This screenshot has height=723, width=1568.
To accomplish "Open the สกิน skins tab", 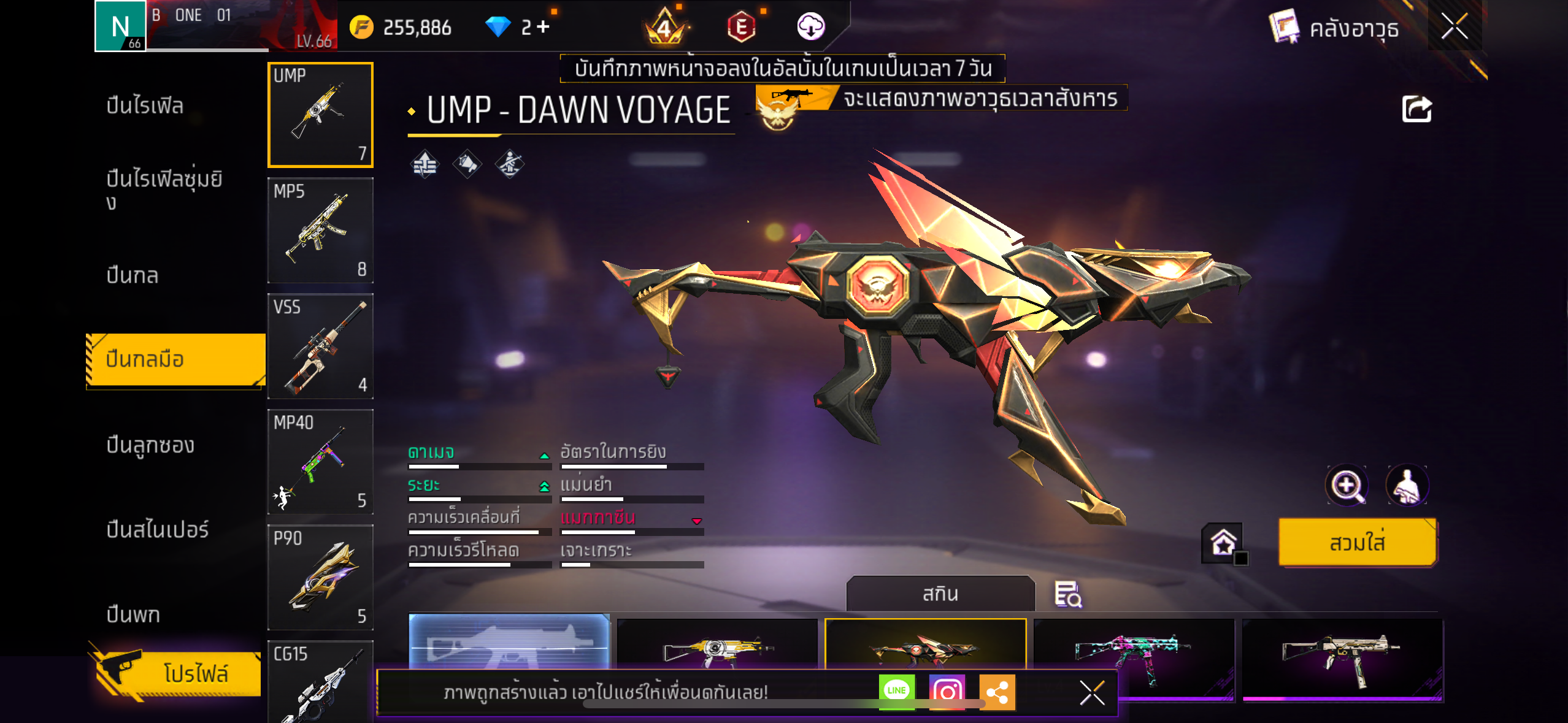I will click(940, 594).
